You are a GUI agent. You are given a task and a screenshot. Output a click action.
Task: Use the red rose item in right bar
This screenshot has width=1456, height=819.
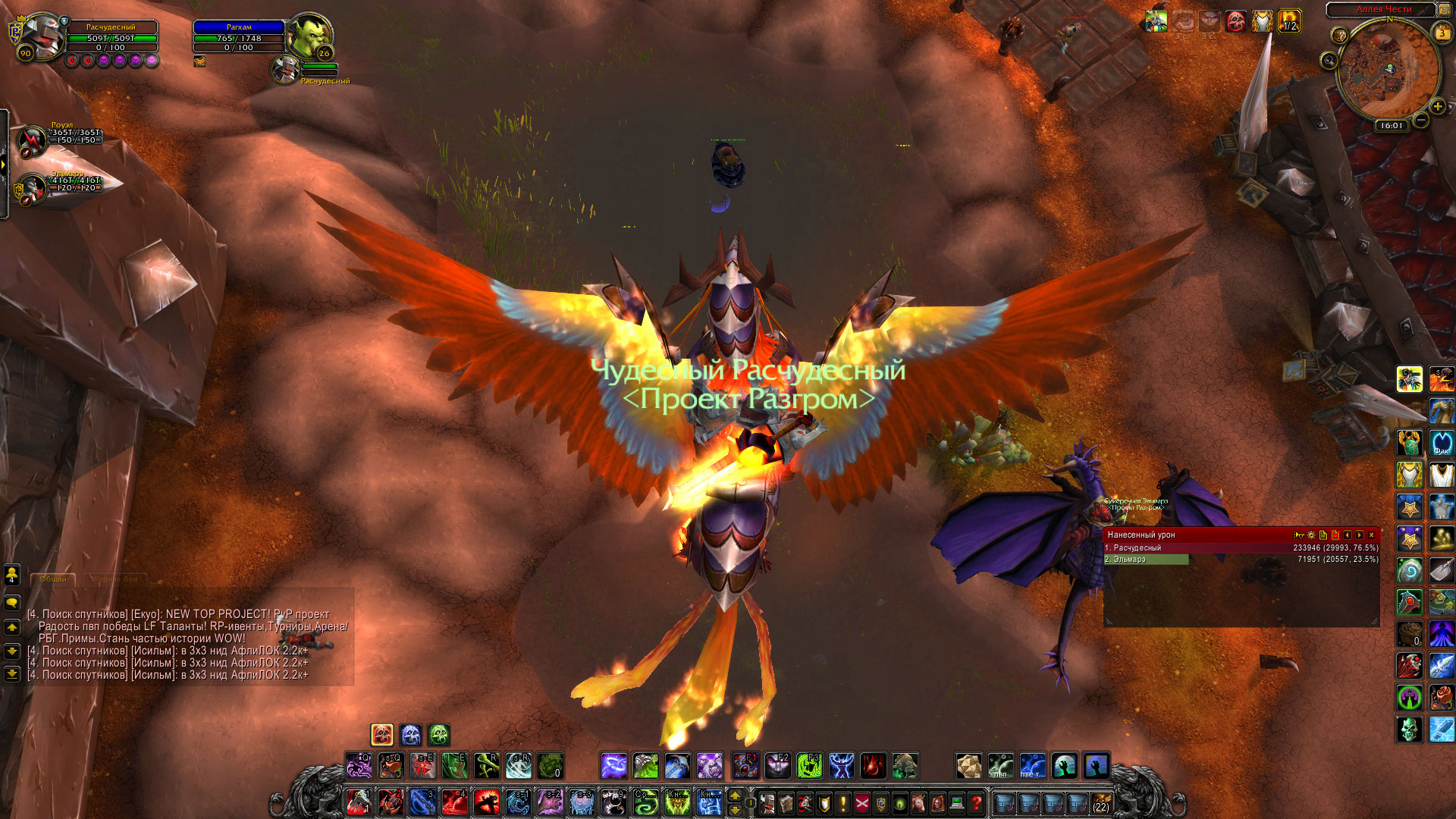click(x=1442, y=698)
